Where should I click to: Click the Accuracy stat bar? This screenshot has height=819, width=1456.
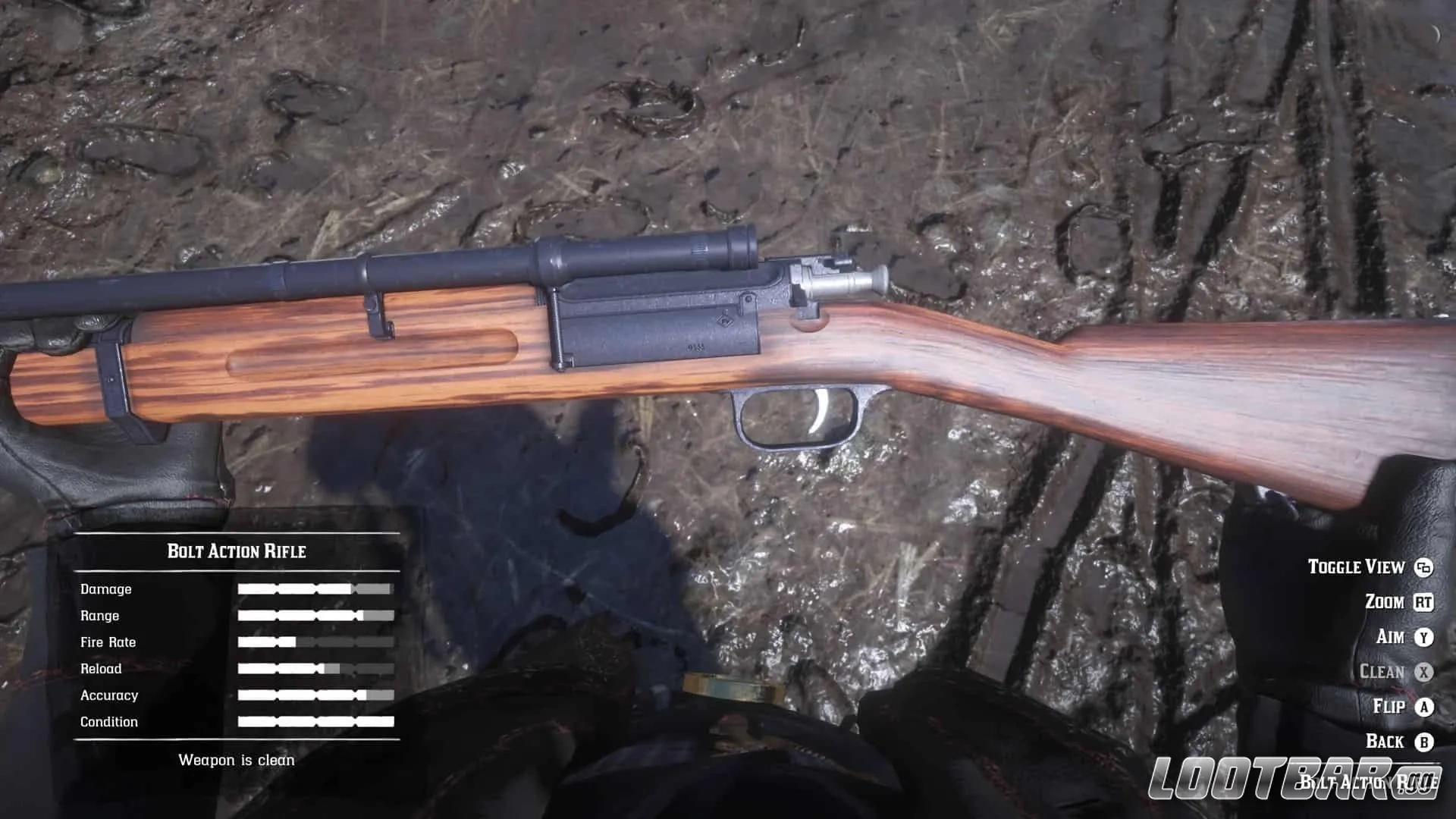pos(315,695)
